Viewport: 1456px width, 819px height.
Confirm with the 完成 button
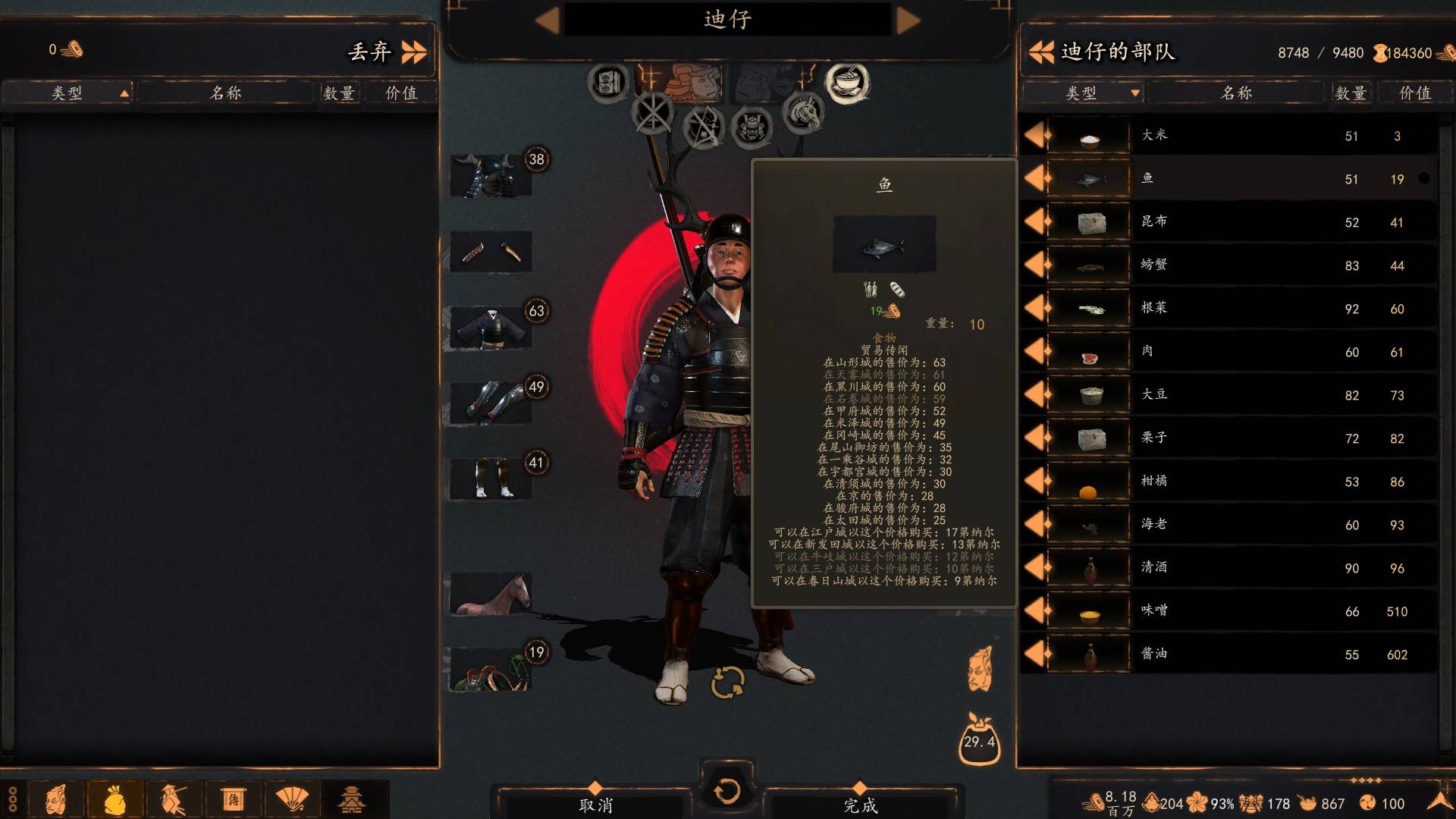(860, 805)
